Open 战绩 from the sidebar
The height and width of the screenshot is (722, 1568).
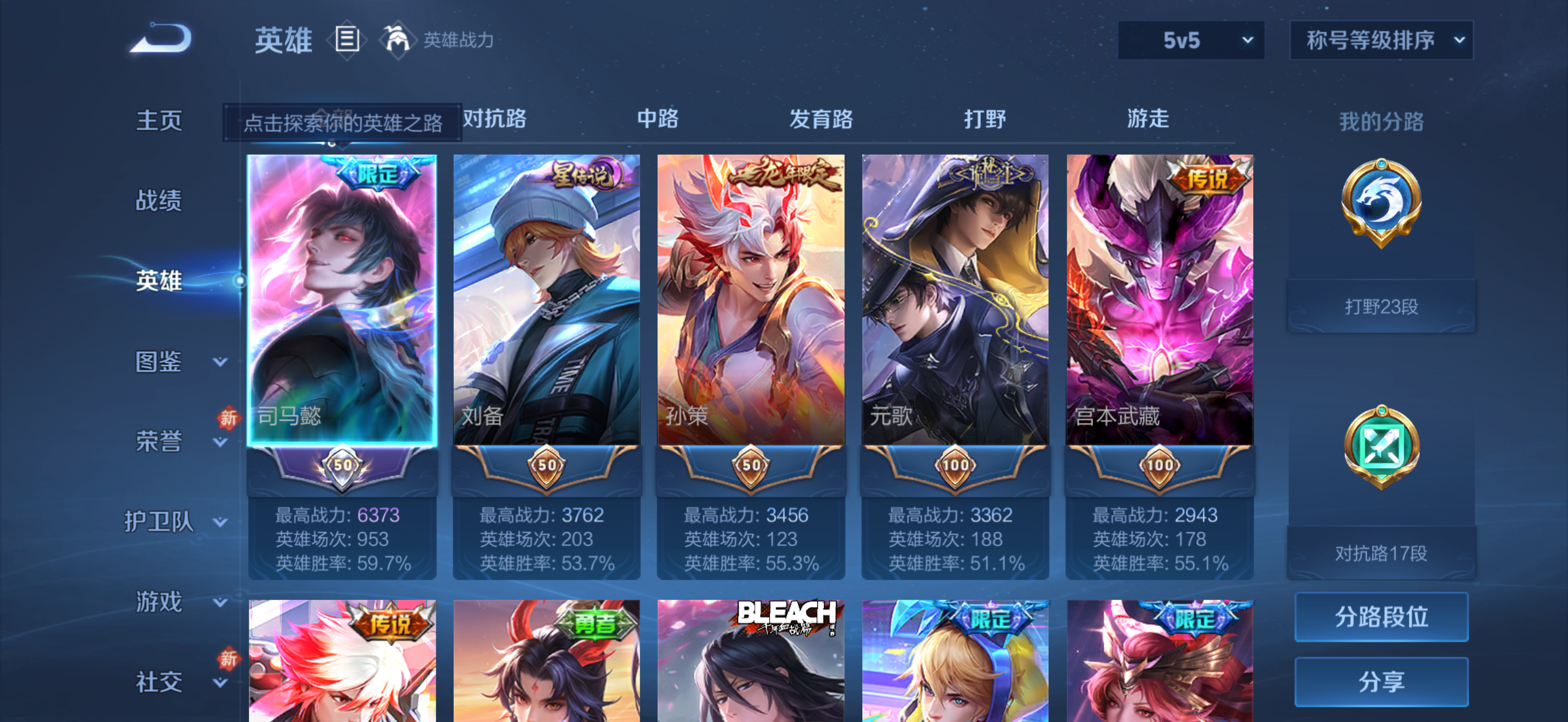point(159,201)
